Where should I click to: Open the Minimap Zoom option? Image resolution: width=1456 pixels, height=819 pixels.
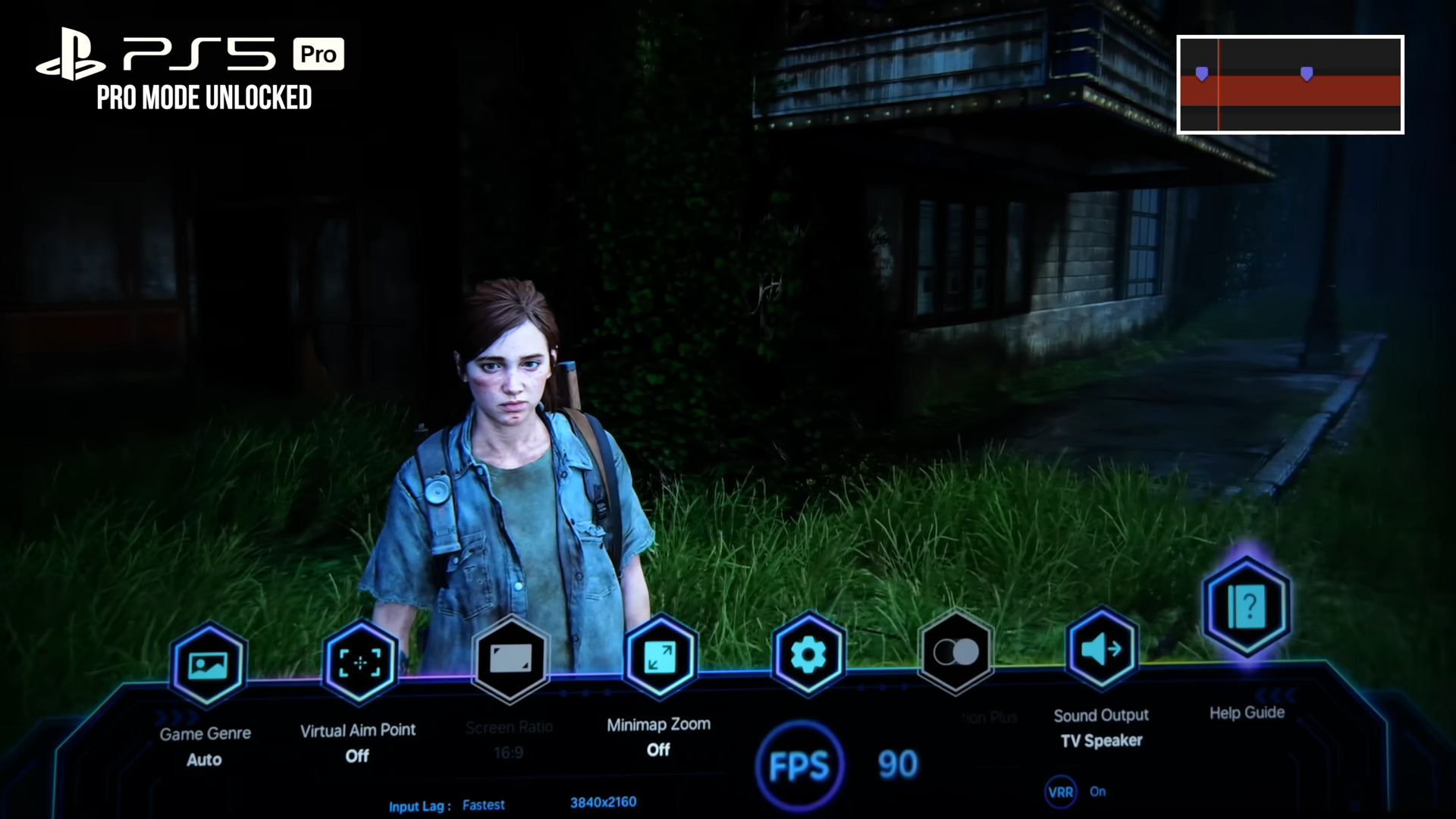coord(660,656)
